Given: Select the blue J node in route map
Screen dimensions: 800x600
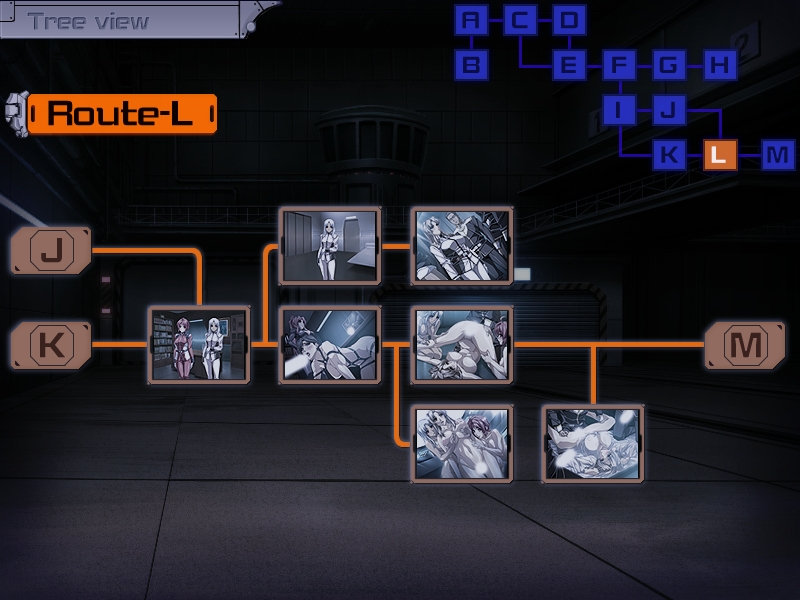Looking at the screenshot, I should click(x=668, y=110).
